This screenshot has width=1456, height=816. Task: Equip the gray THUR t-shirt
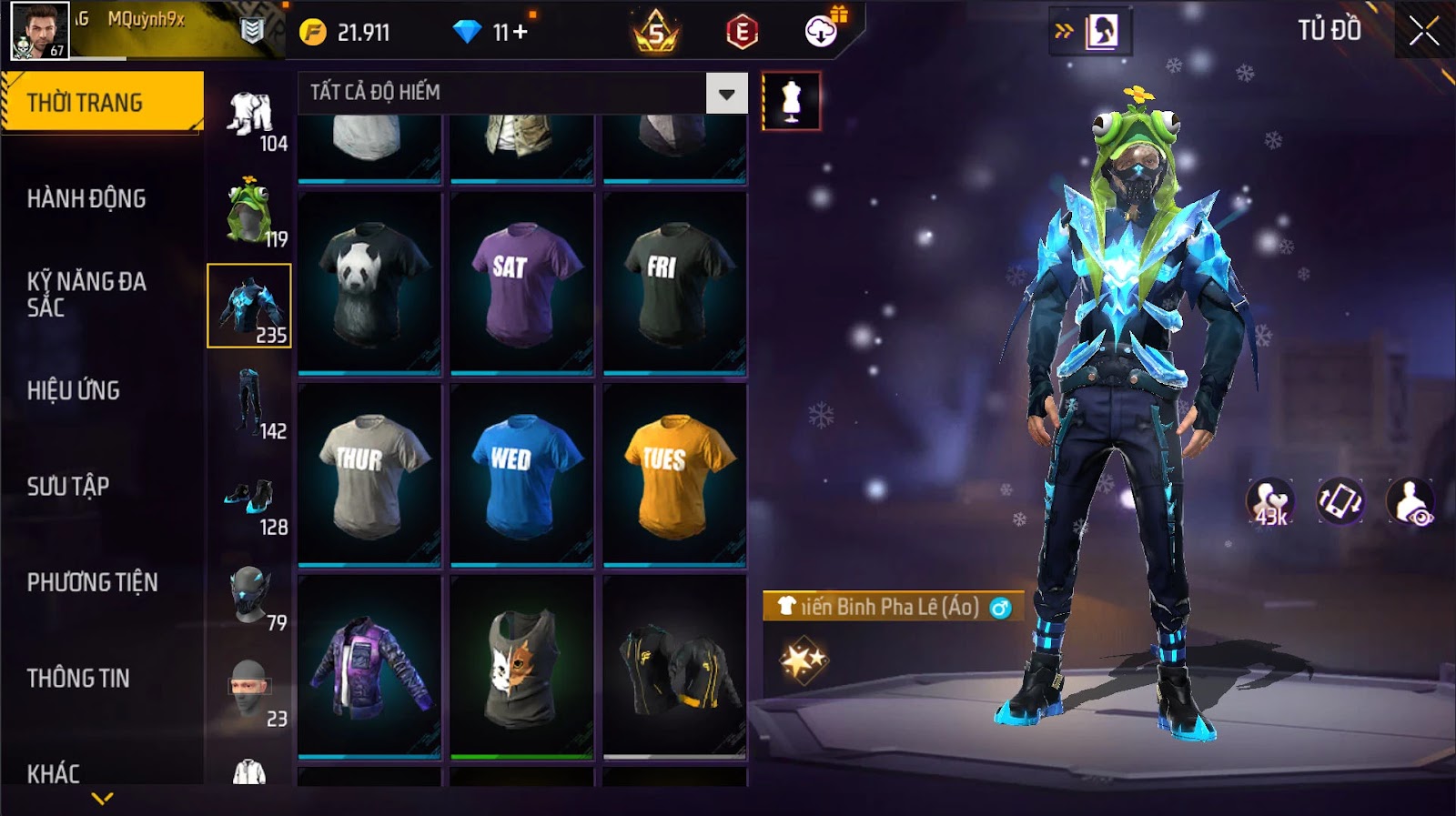(369, 475)
